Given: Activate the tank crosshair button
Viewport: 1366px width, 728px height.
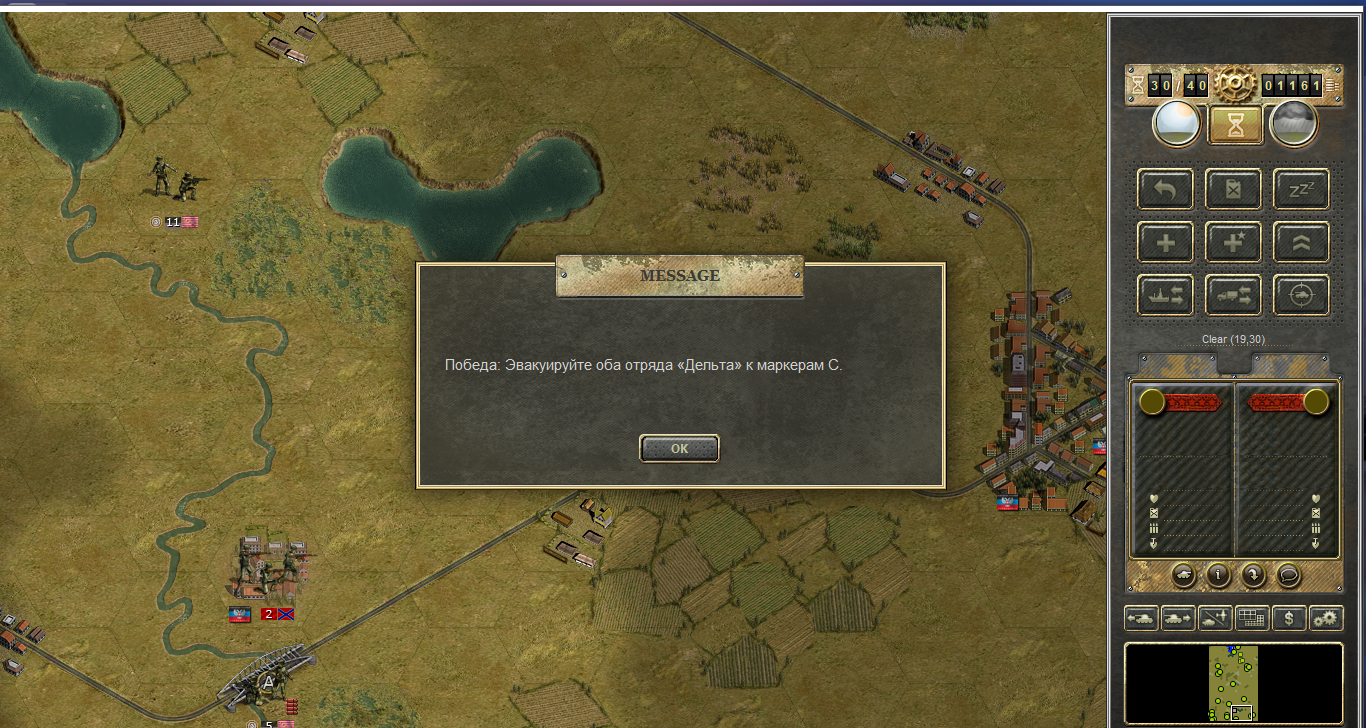Looking at the screenshot, I should coord(1301,295).
